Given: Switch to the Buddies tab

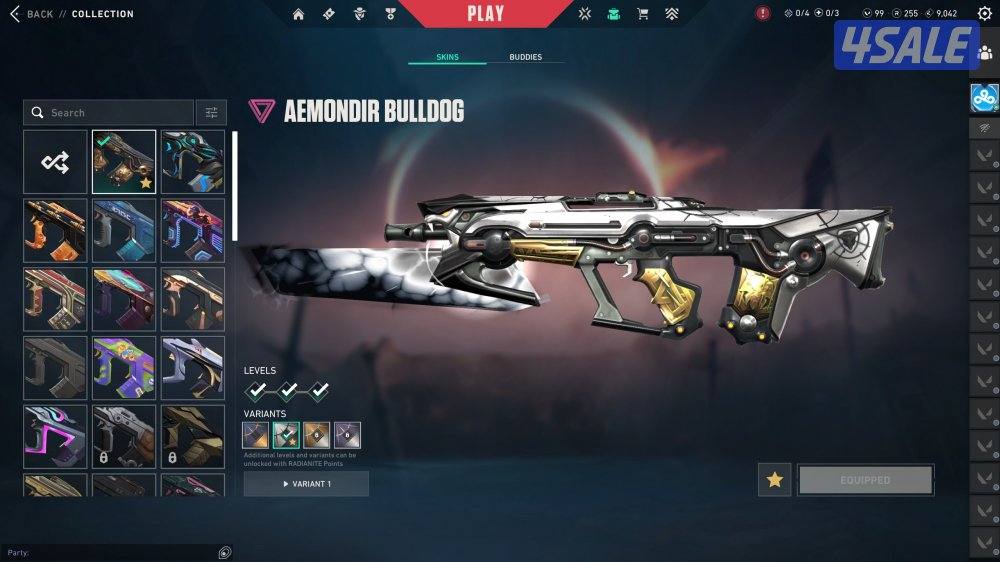Looking at the screenshot, I should click(x=525, y=57).
